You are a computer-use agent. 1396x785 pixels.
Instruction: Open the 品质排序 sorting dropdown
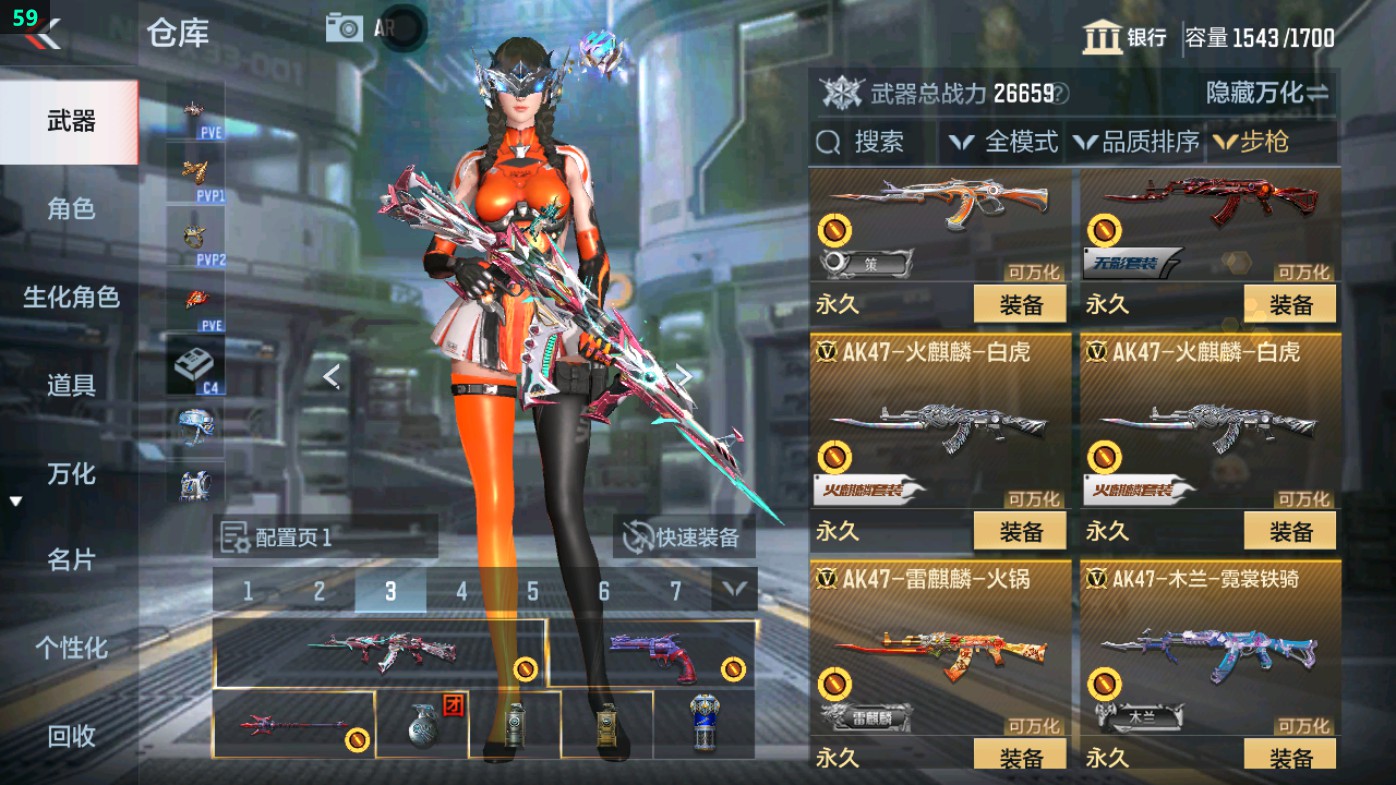tap(1140, 142)
